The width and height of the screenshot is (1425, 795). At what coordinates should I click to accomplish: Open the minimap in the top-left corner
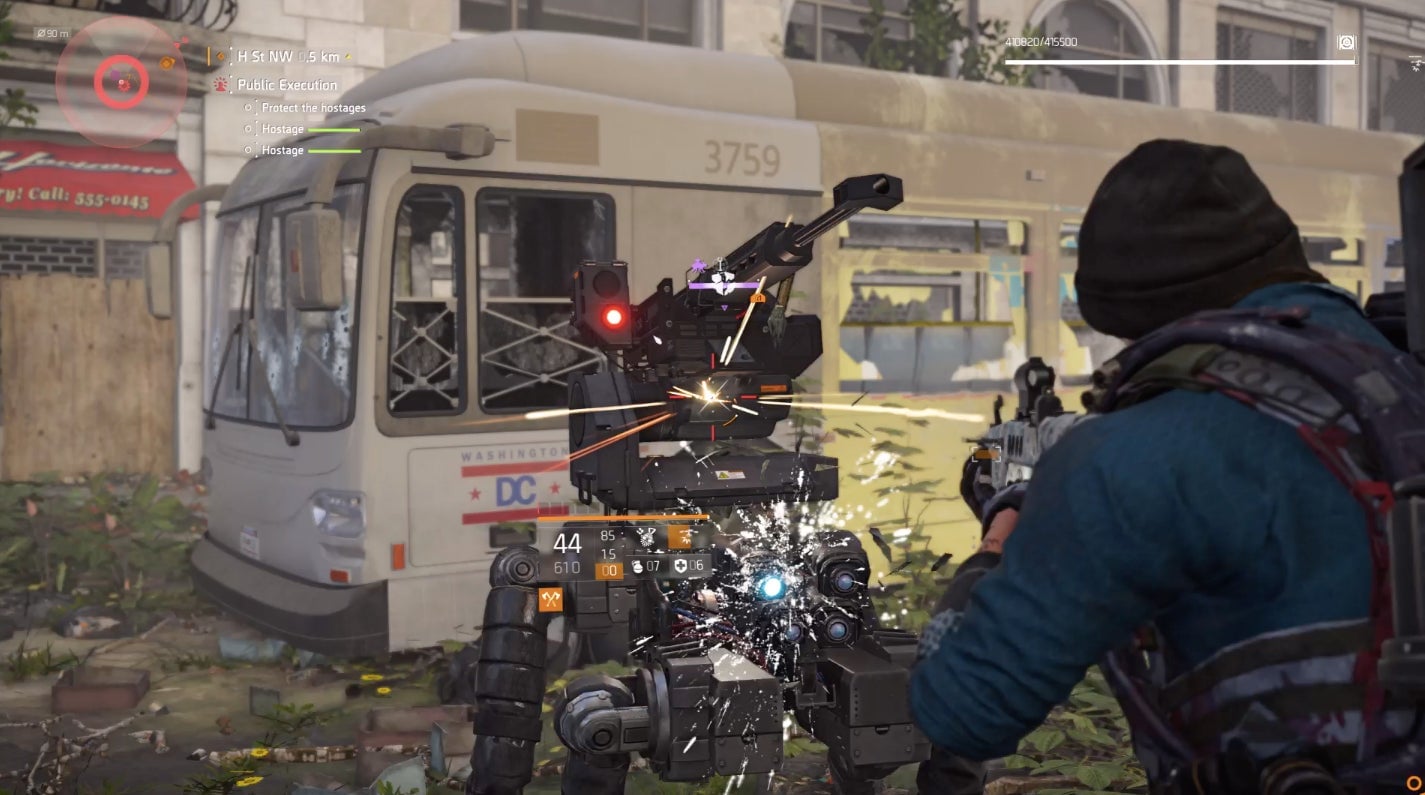[120, 80]
